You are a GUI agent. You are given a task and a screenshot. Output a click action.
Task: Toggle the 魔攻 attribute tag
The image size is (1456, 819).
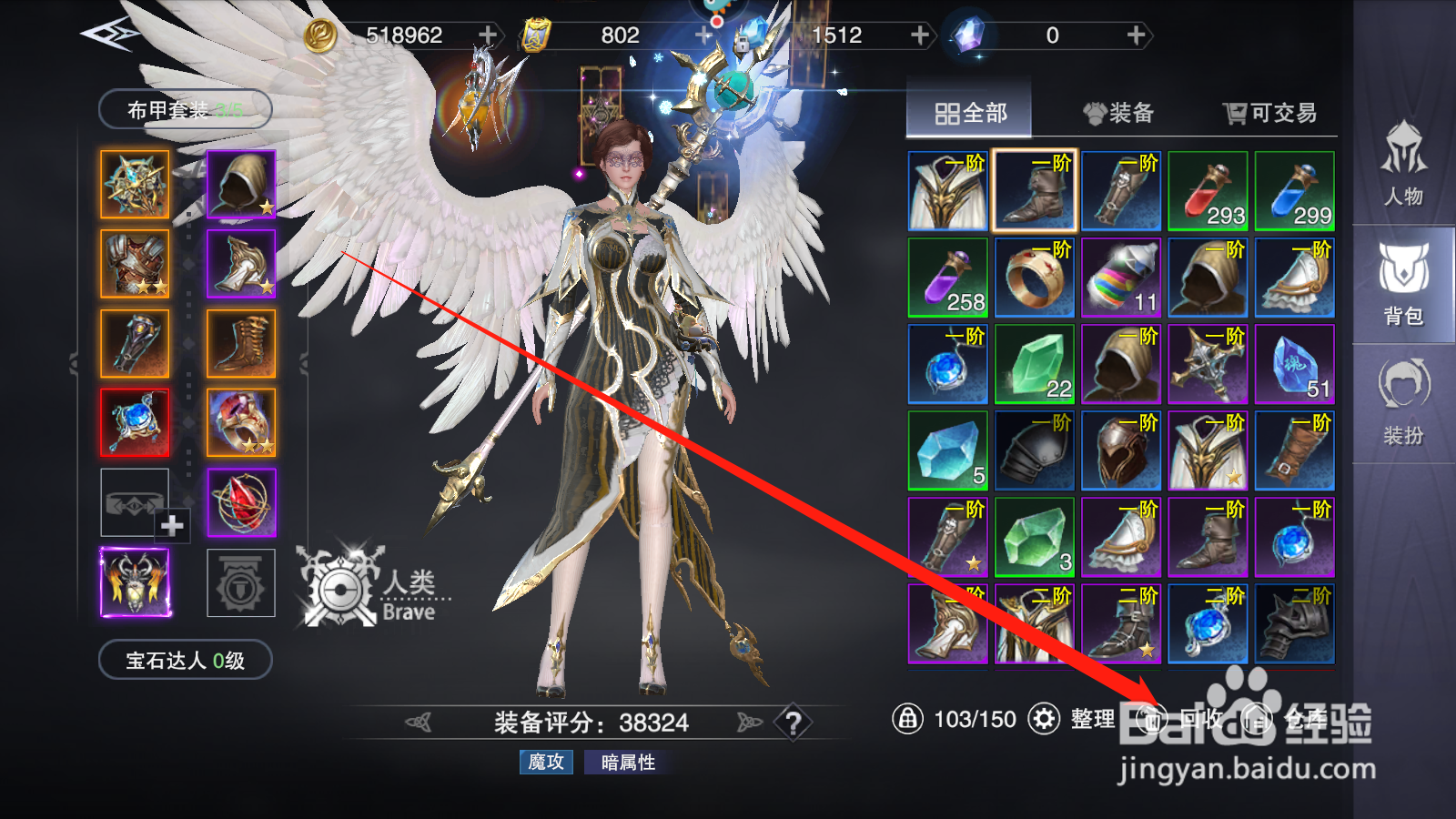click(544, 763)
